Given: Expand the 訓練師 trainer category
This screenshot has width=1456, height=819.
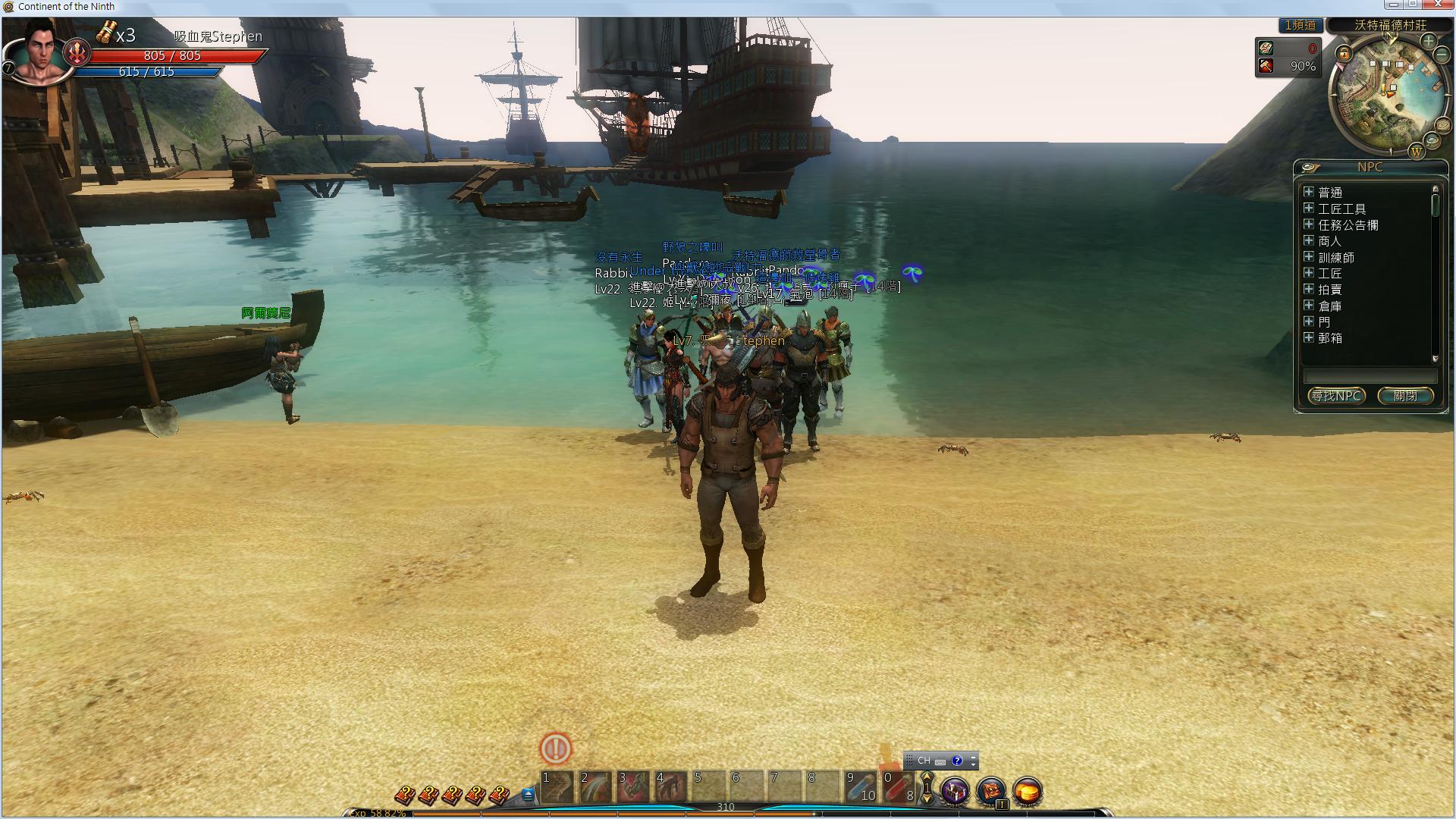Looking at the screenshot, I should point(1309,257).
